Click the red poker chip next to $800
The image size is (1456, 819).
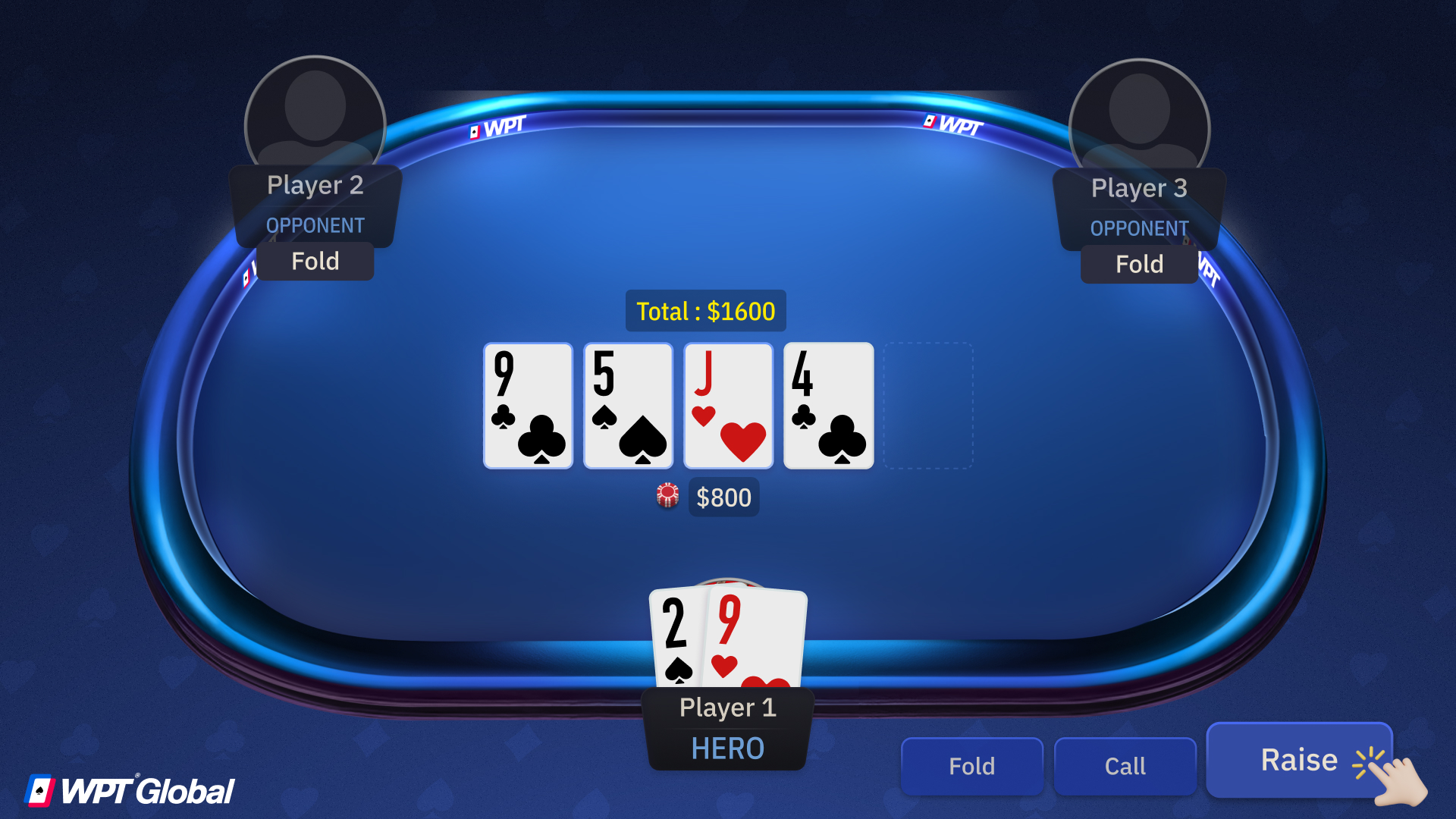point(666,497)
